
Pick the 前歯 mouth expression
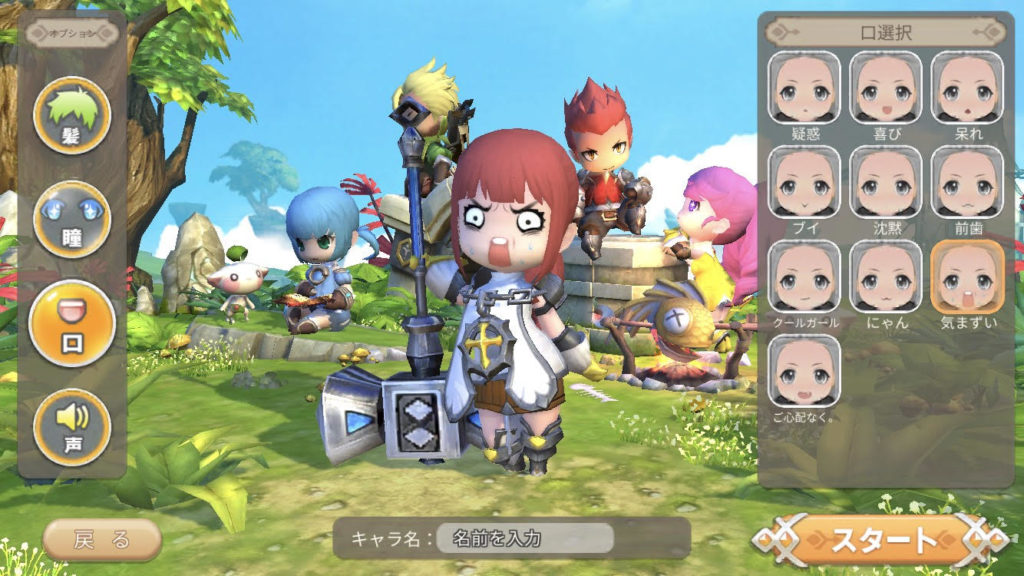(x=967, y=182)
